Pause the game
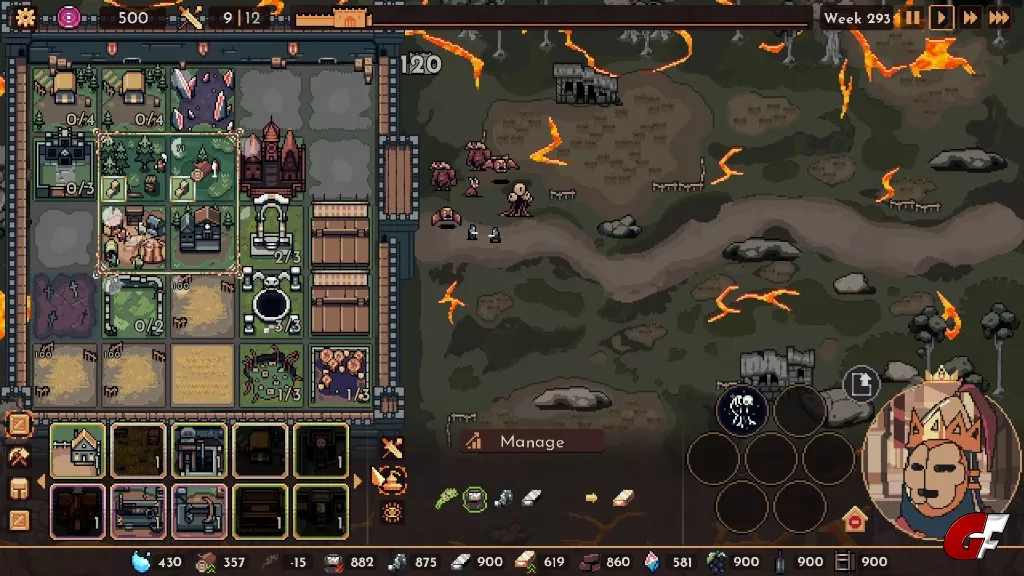This screenshot has height=576, width=1024. tap(913, 17)
